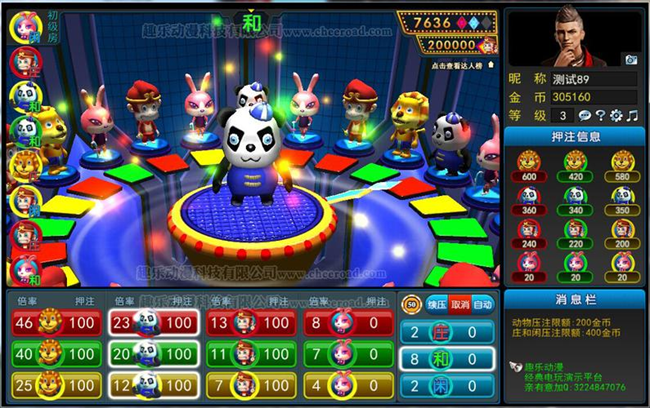The image size is (650, 408).
Task: Bet on the green monkey at 11x
Action: tap(247, 353)
